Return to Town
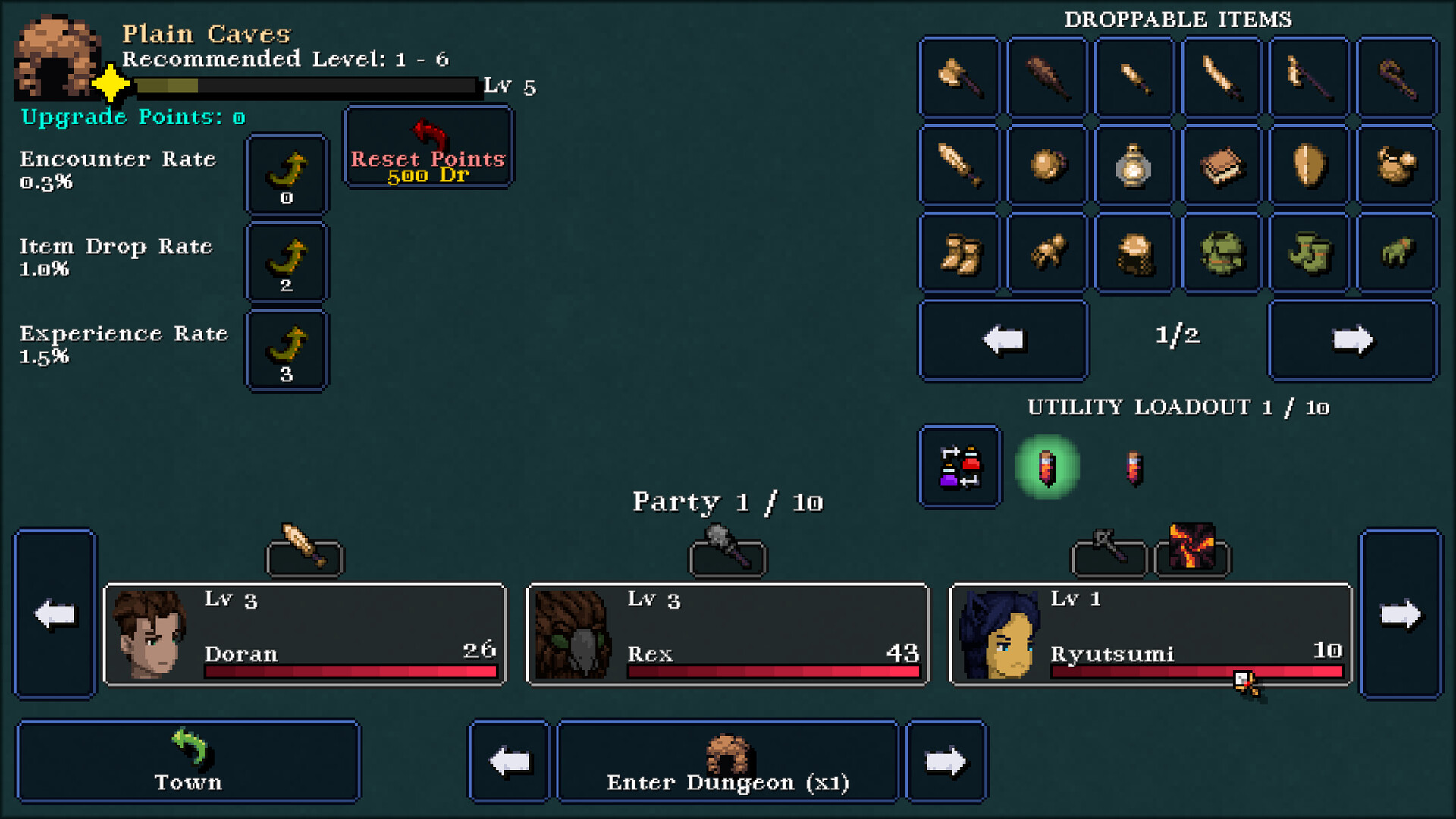Image resolution: width=1456 pixels, height=819 pixels. (188, 761)
